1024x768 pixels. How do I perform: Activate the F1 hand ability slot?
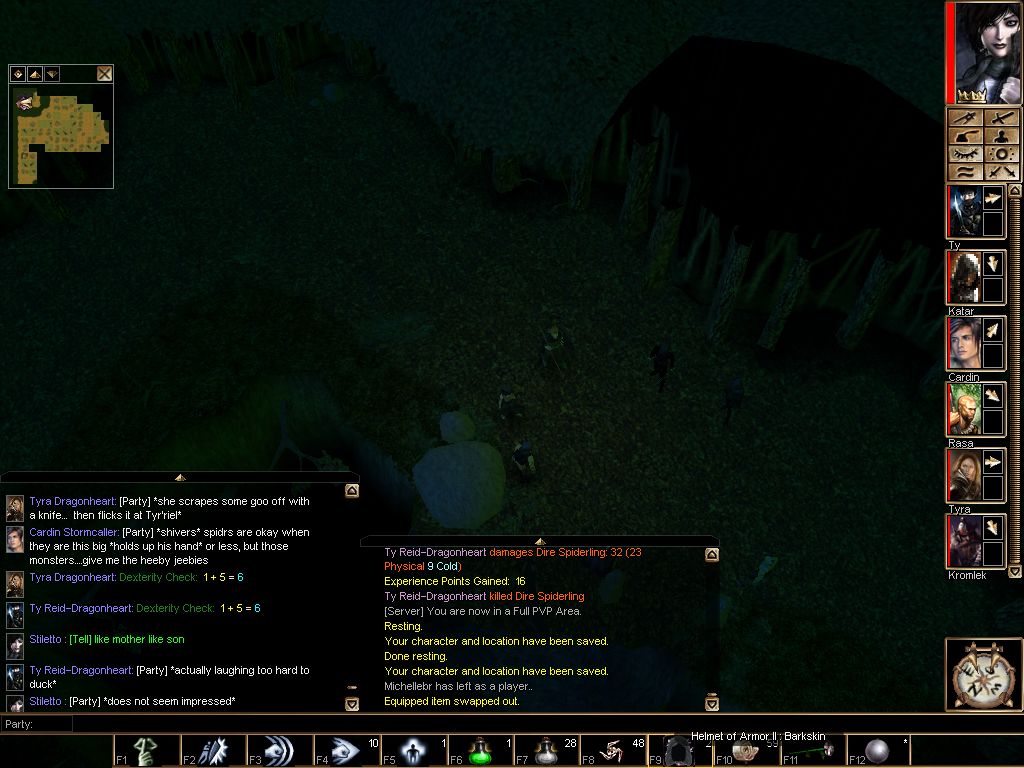pos(146,751)
